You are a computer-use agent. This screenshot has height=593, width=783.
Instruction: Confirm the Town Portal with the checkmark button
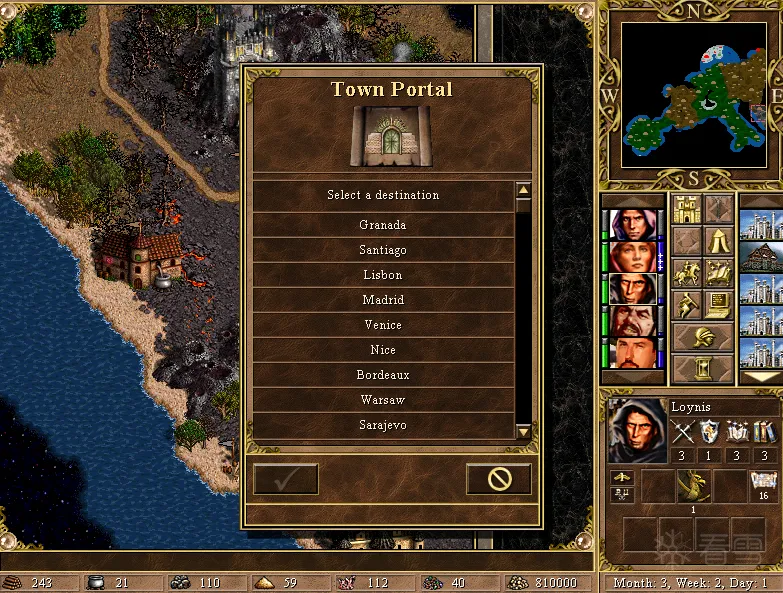point(286,479)
